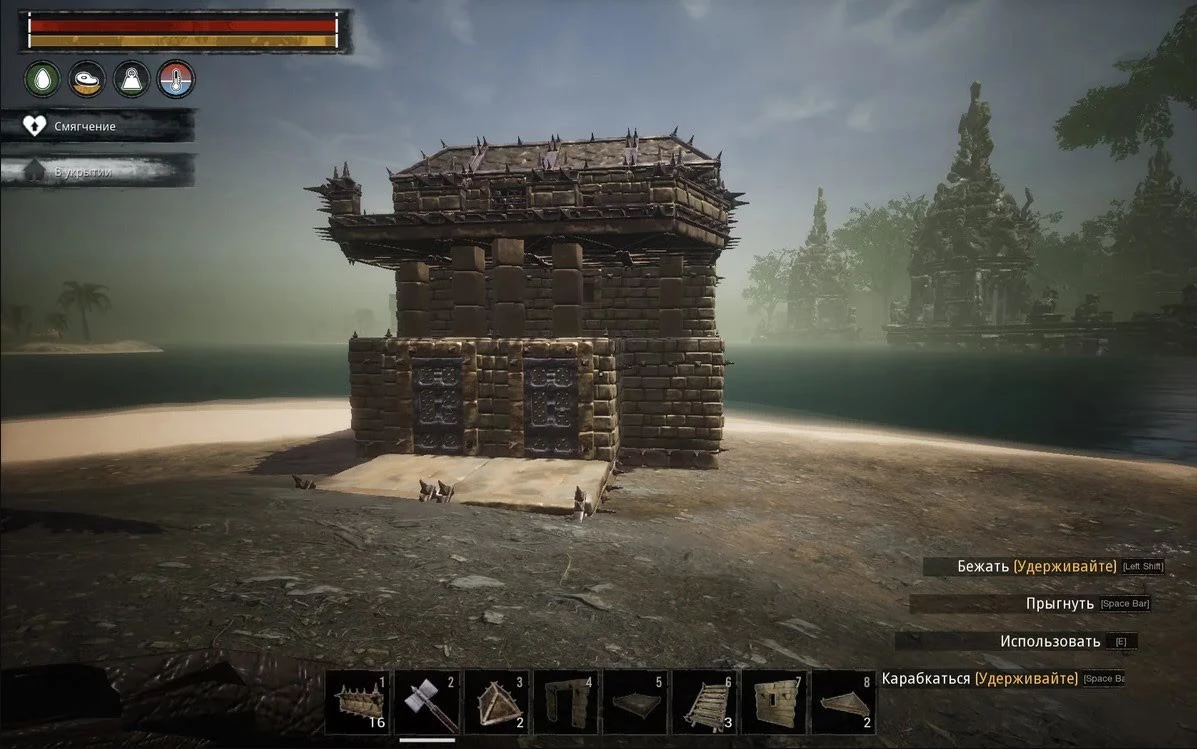1197x749 pixels.
Task: Select the triangular ceiling piece in slot 8
Action: tap(842, 703)
